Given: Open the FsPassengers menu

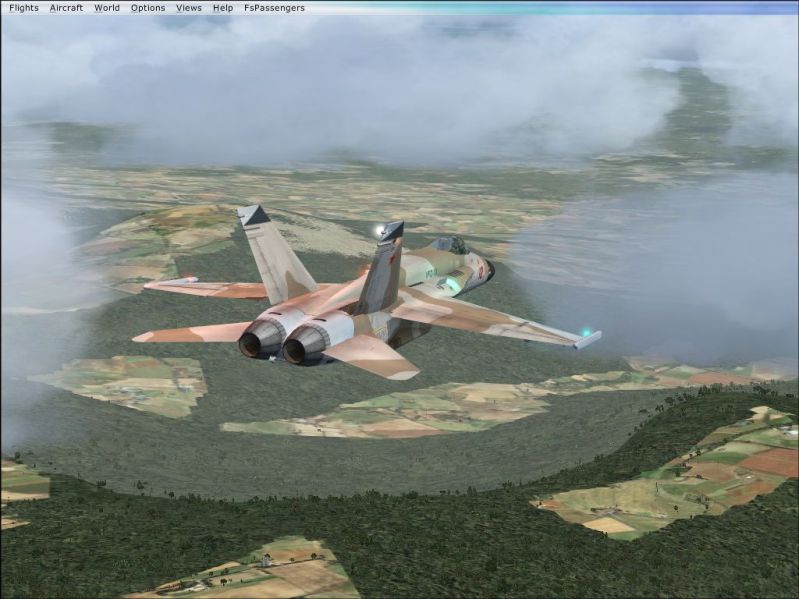Looking at the screenshot, I should 275,8.
